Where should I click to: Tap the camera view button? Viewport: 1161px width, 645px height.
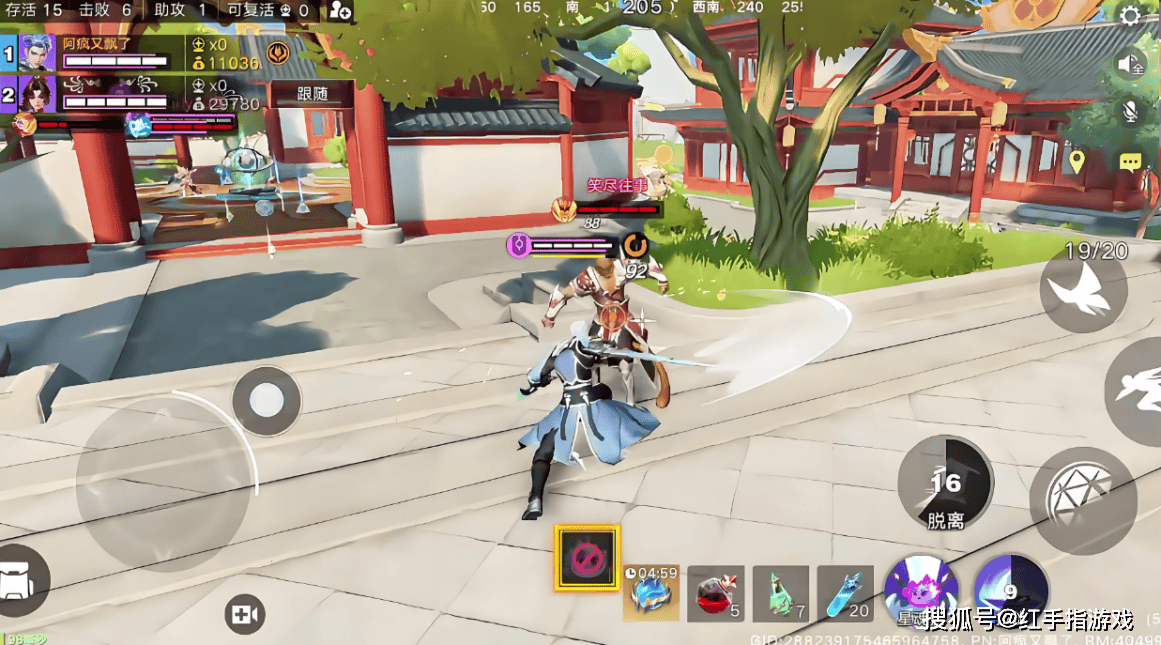pyautogui.click(x=244, y=615)
